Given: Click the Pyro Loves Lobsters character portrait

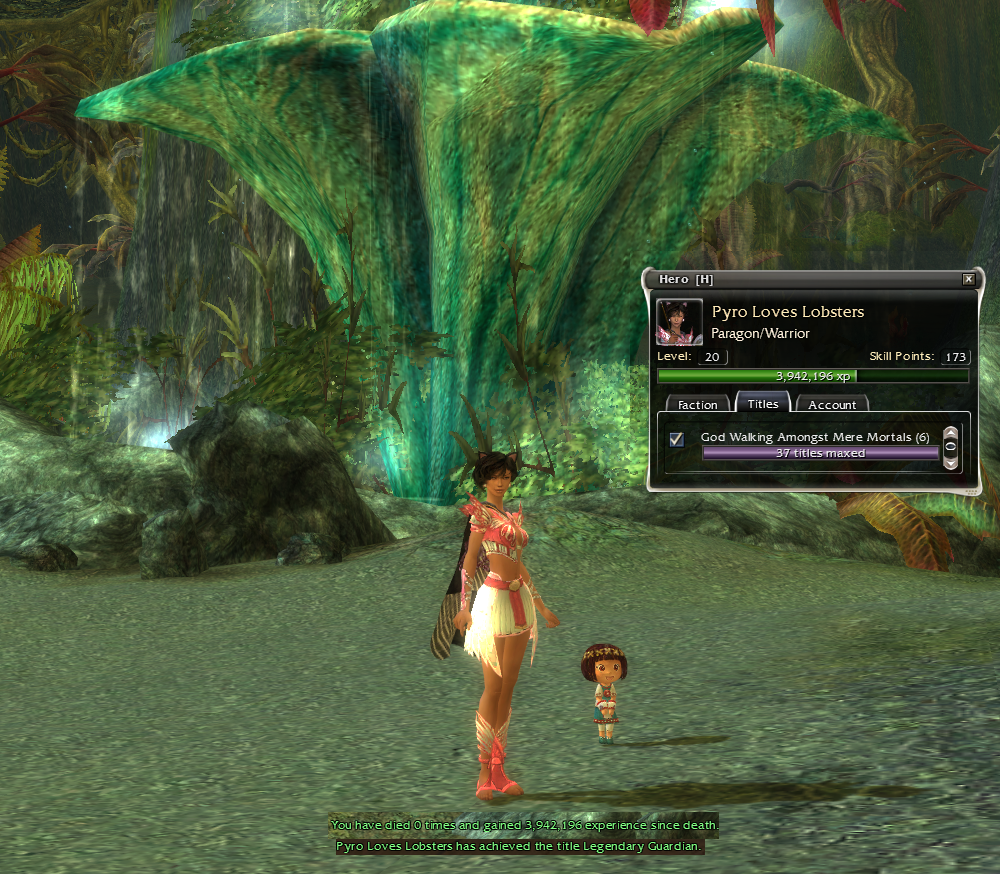Looking at the screenshot, I should click(x=679, y=321).
